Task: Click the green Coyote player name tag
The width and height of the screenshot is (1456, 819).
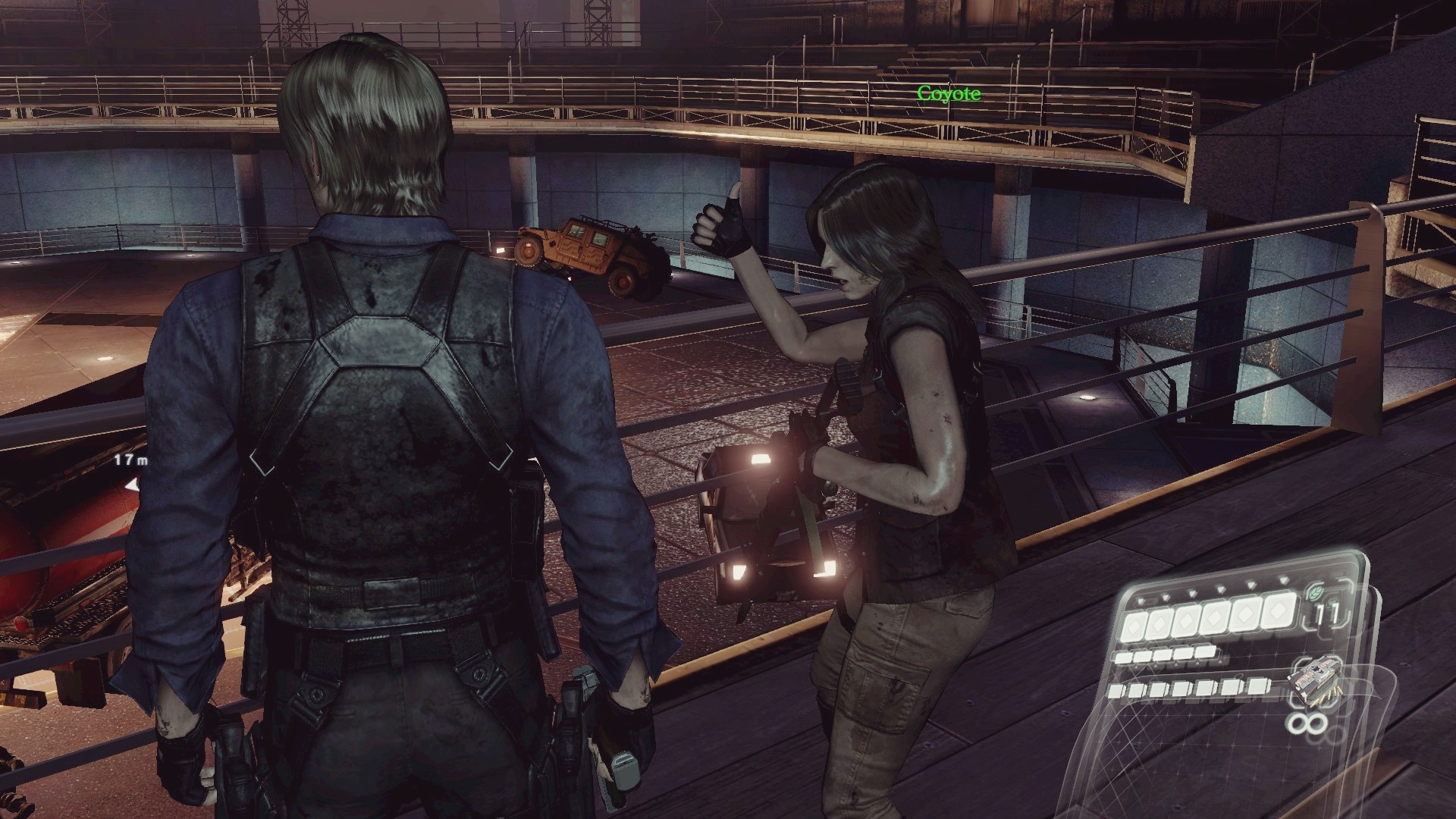Action: (x=948, y=94)
